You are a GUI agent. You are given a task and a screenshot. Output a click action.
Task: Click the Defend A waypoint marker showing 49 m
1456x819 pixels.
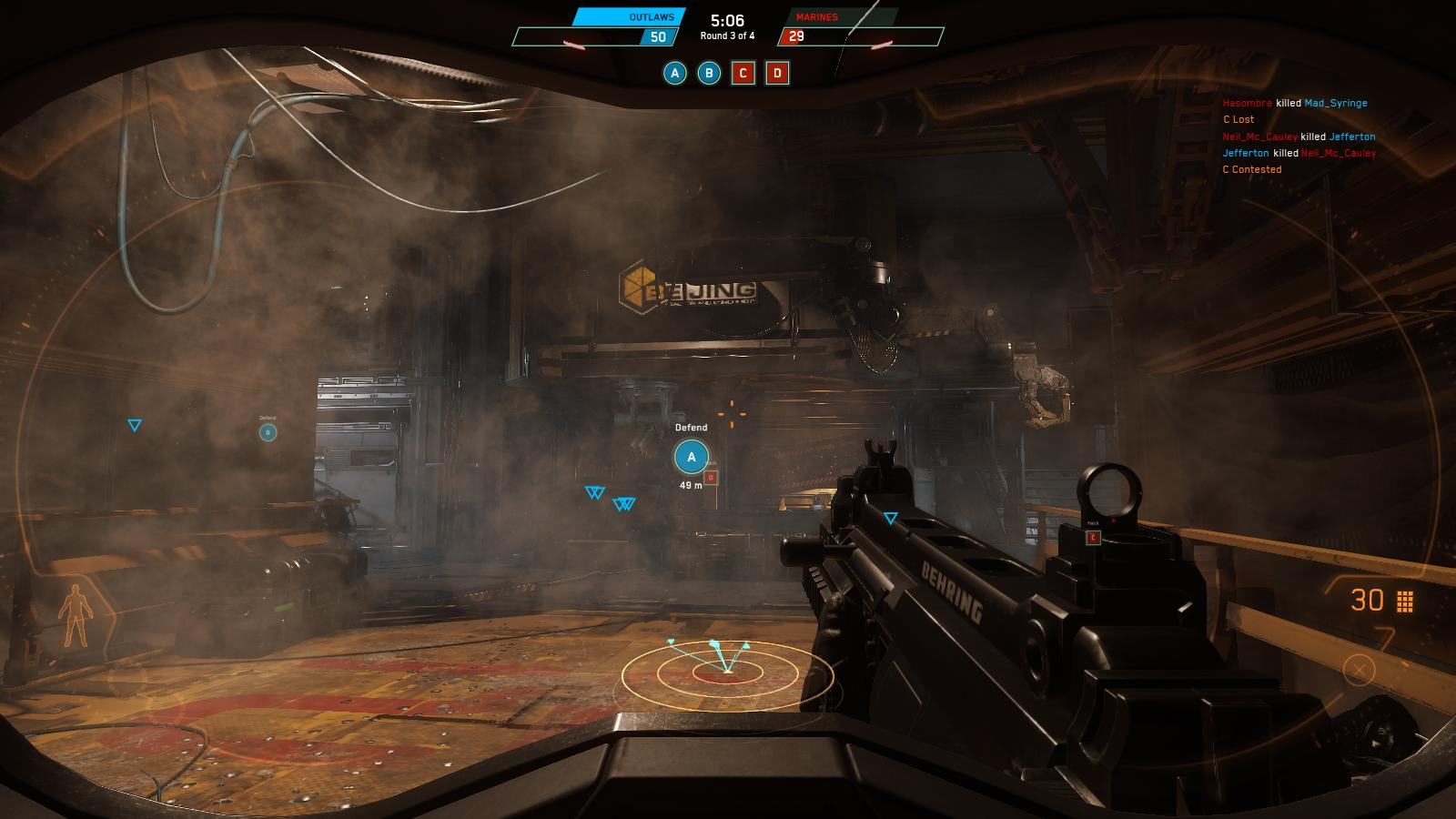(692, 457)
